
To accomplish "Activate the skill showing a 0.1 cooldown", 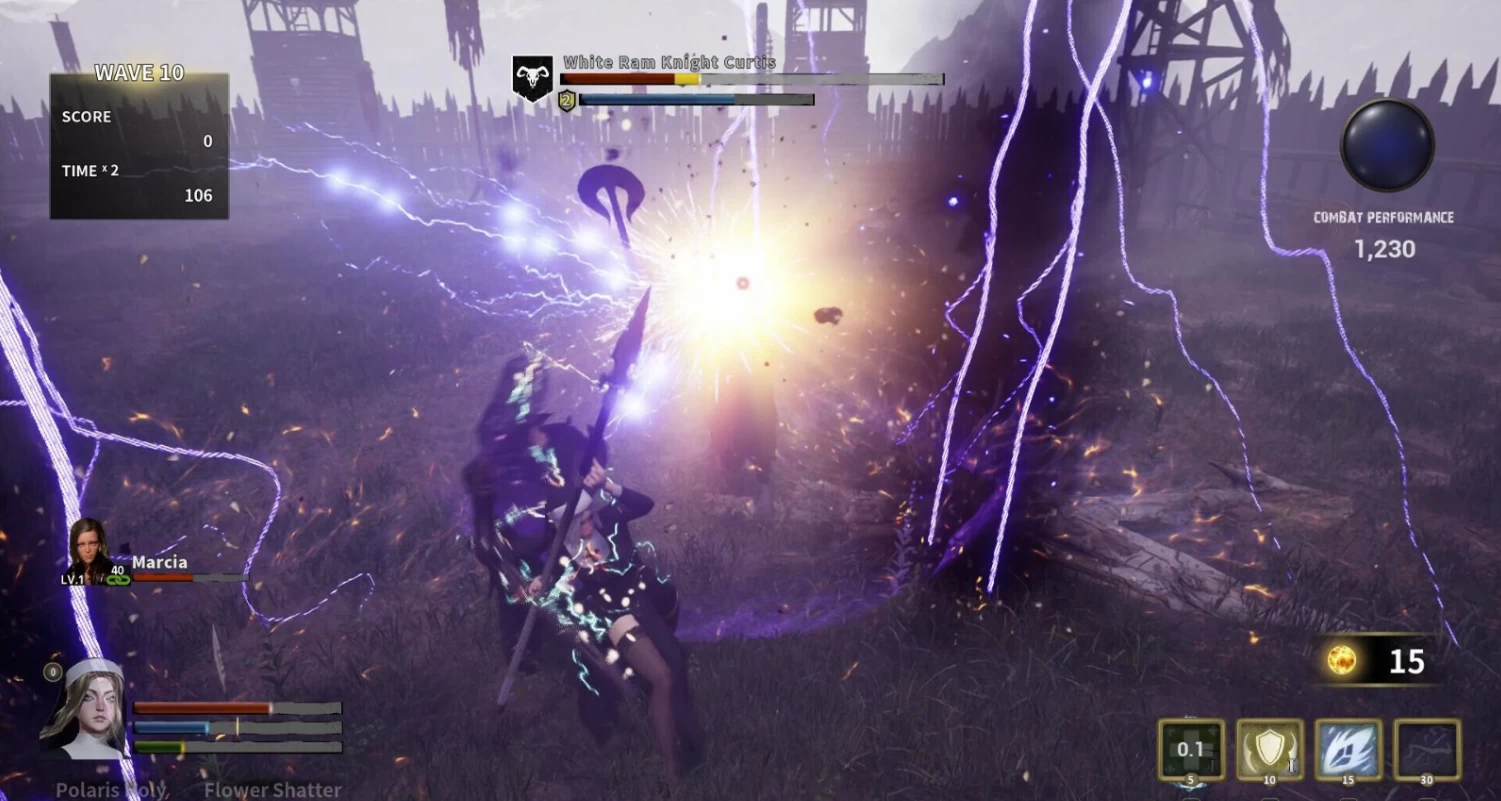I will tap(1190, 749).
